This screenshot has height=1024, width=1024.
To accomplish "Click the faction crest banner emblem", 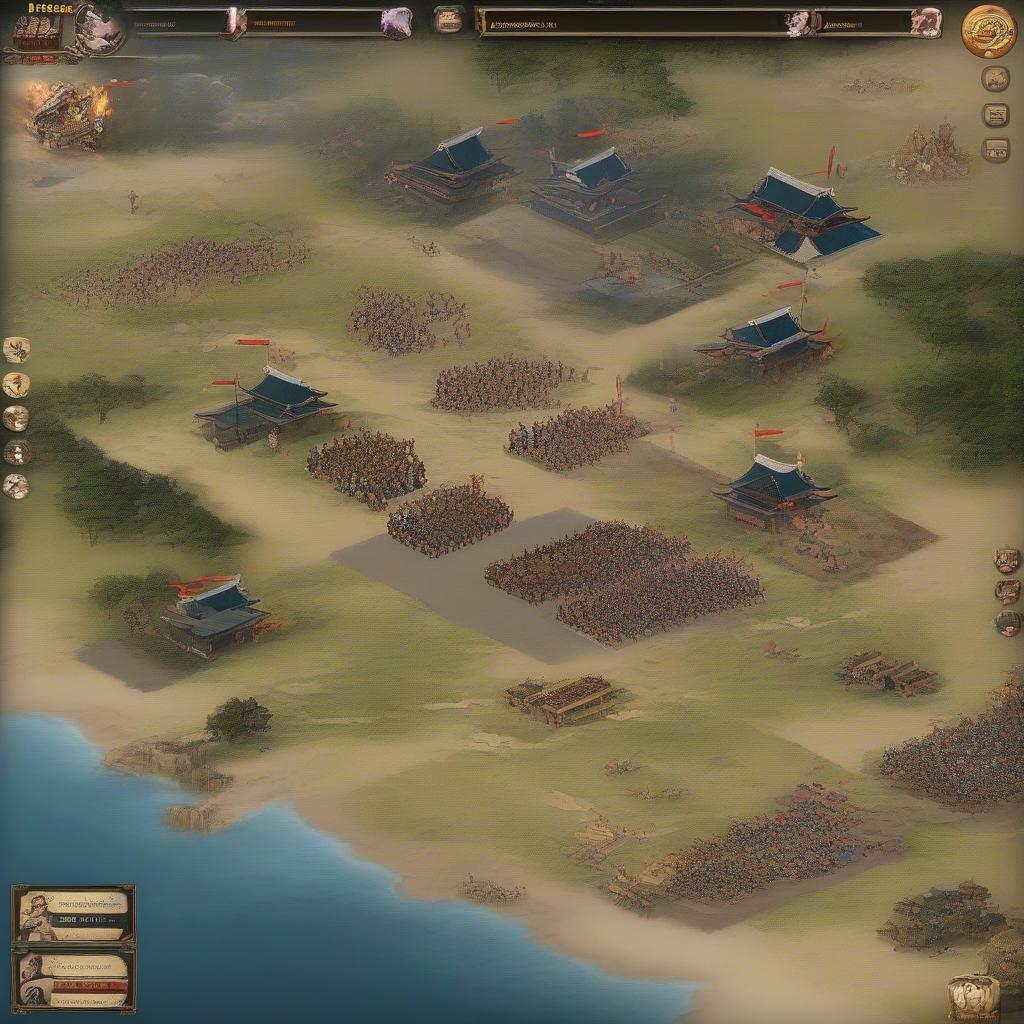I will point(36,30).
